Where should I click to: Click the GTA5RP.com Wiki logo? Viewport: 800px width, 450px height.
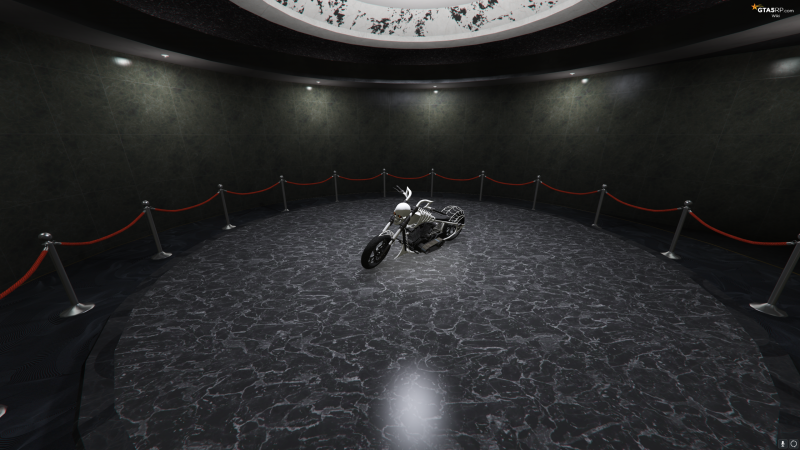pyautogui.click(x=773, y=10)
